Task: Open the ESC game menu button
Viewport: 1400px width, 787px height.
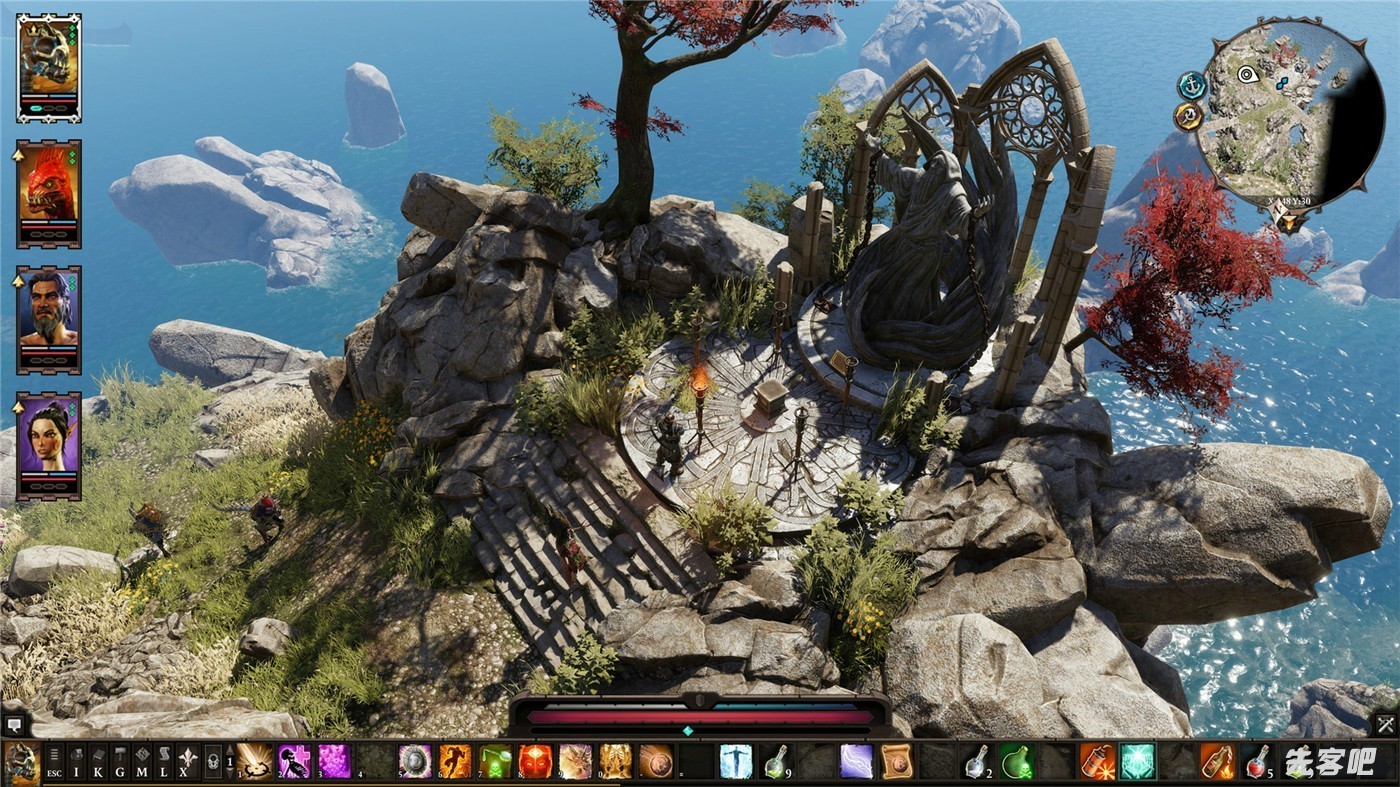Action: (x=54, y=762)
